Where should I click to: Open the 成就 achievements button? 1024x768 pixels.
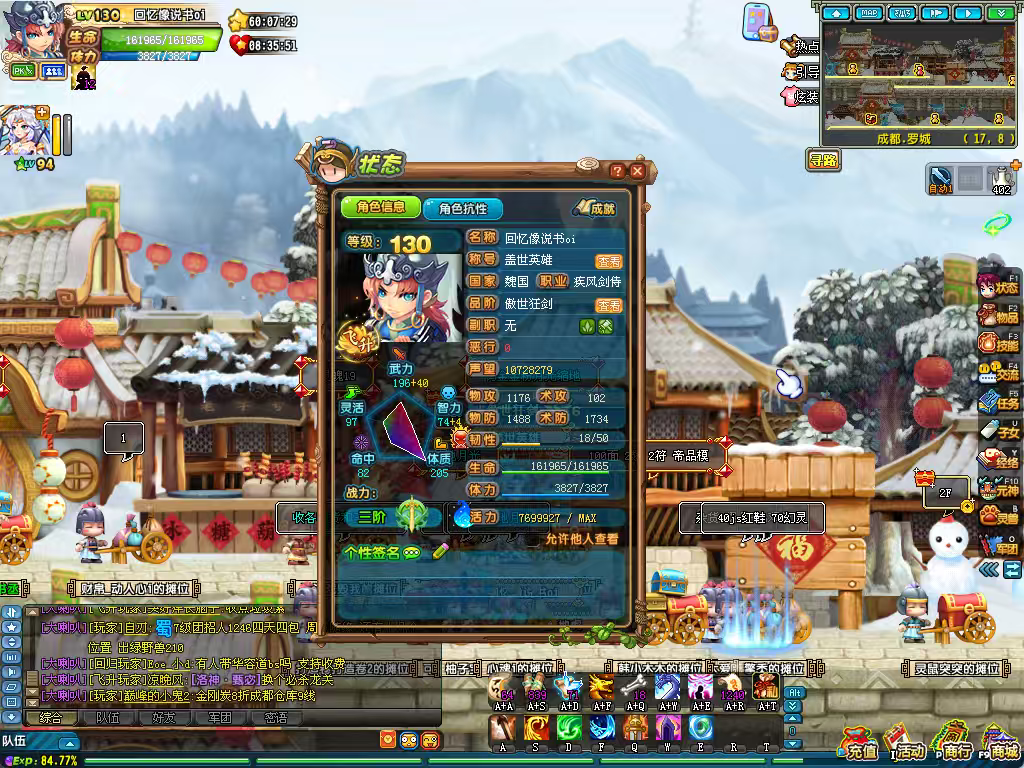click(595, 208)
